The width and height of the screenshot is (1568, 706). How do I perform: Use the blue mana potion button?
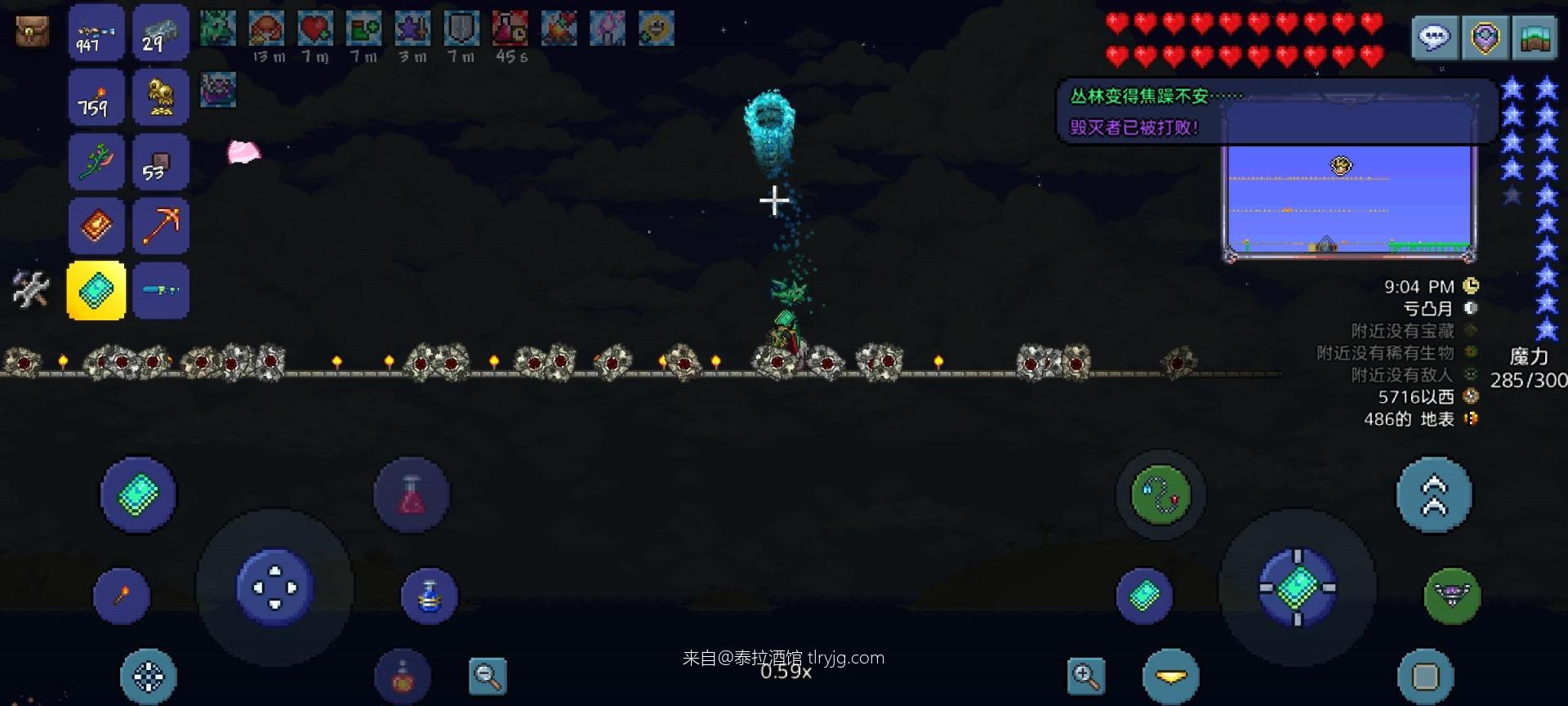point(430,596)
